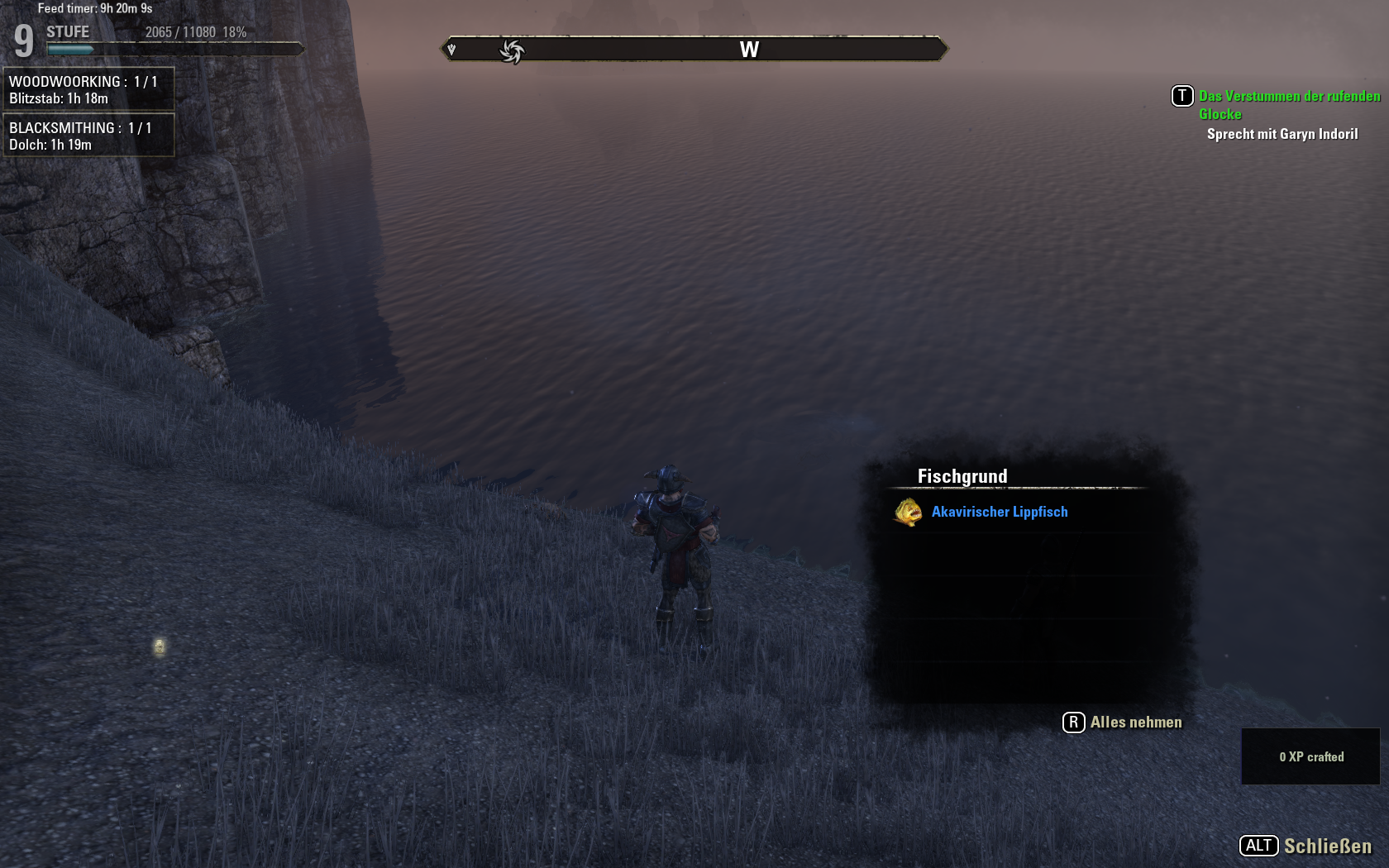Take the Akavirischer Lippfisch loot item
Image resolution: width=1389 pixels, height=868 pixels.
tap(999, 513)
